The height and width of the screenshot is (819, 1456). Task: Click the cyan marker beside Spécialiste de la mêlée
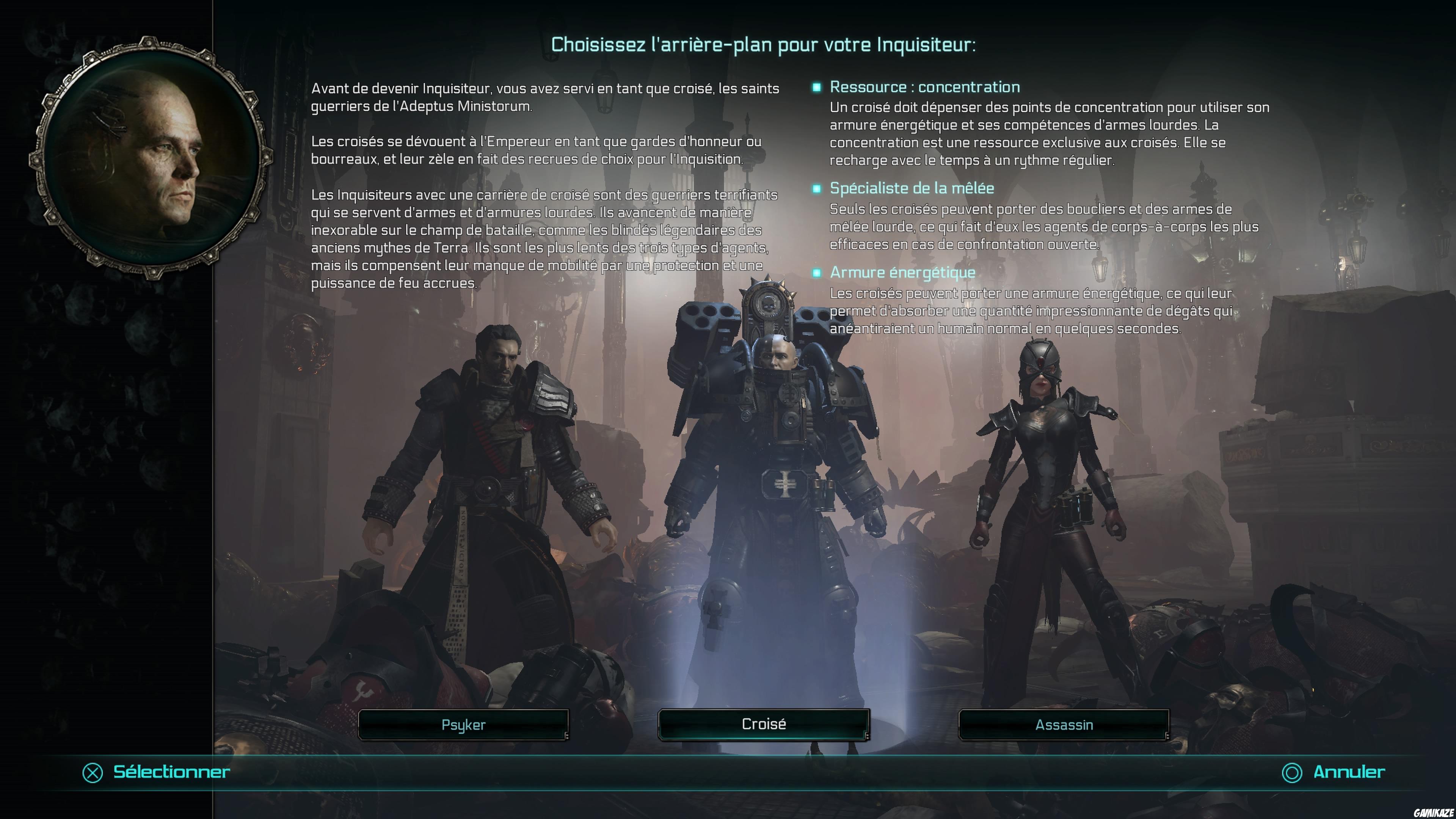click(x=816, y=189)
